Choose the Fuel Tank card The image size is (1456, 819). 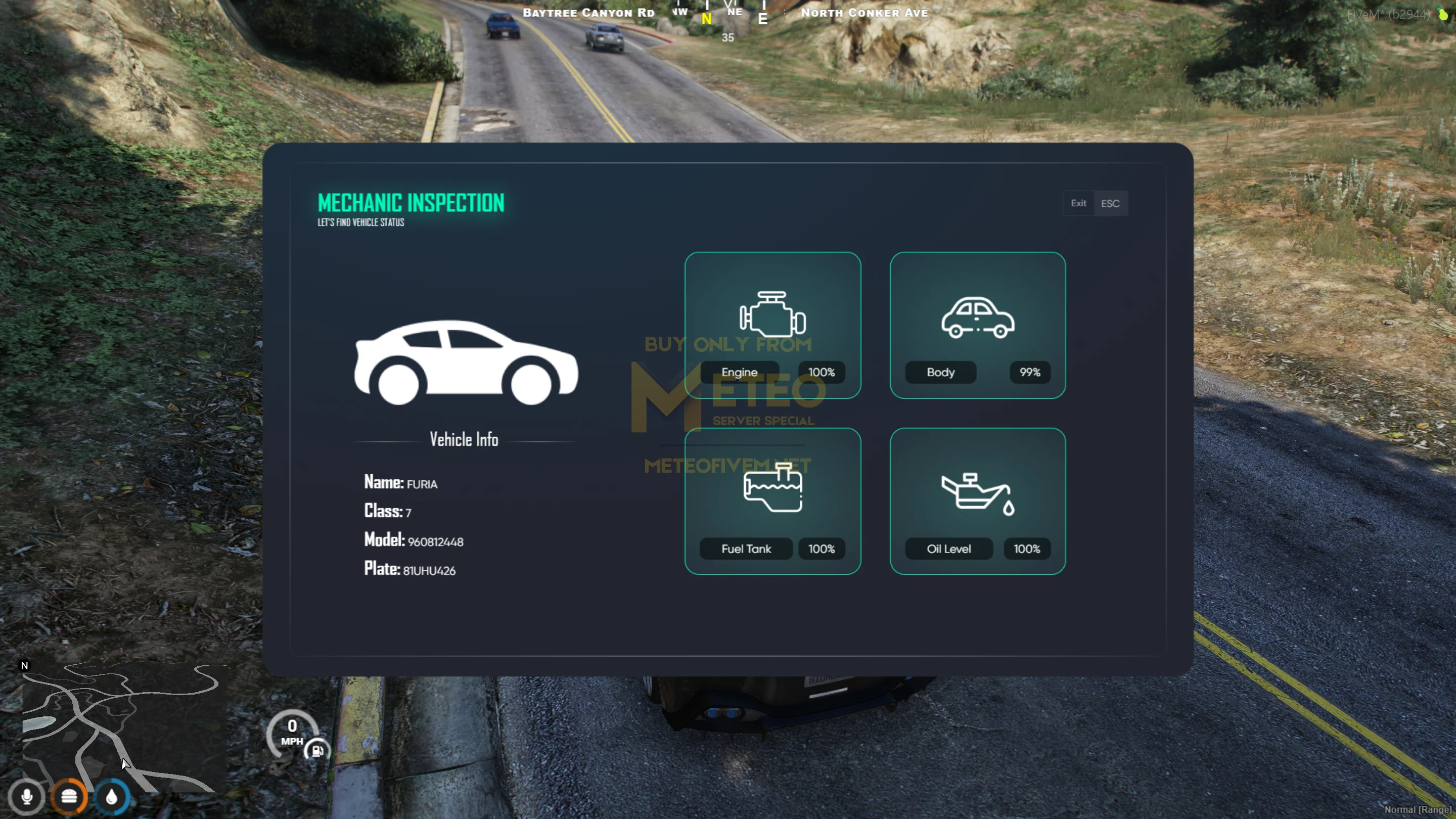pyautogui.click(x=772, y=501)
